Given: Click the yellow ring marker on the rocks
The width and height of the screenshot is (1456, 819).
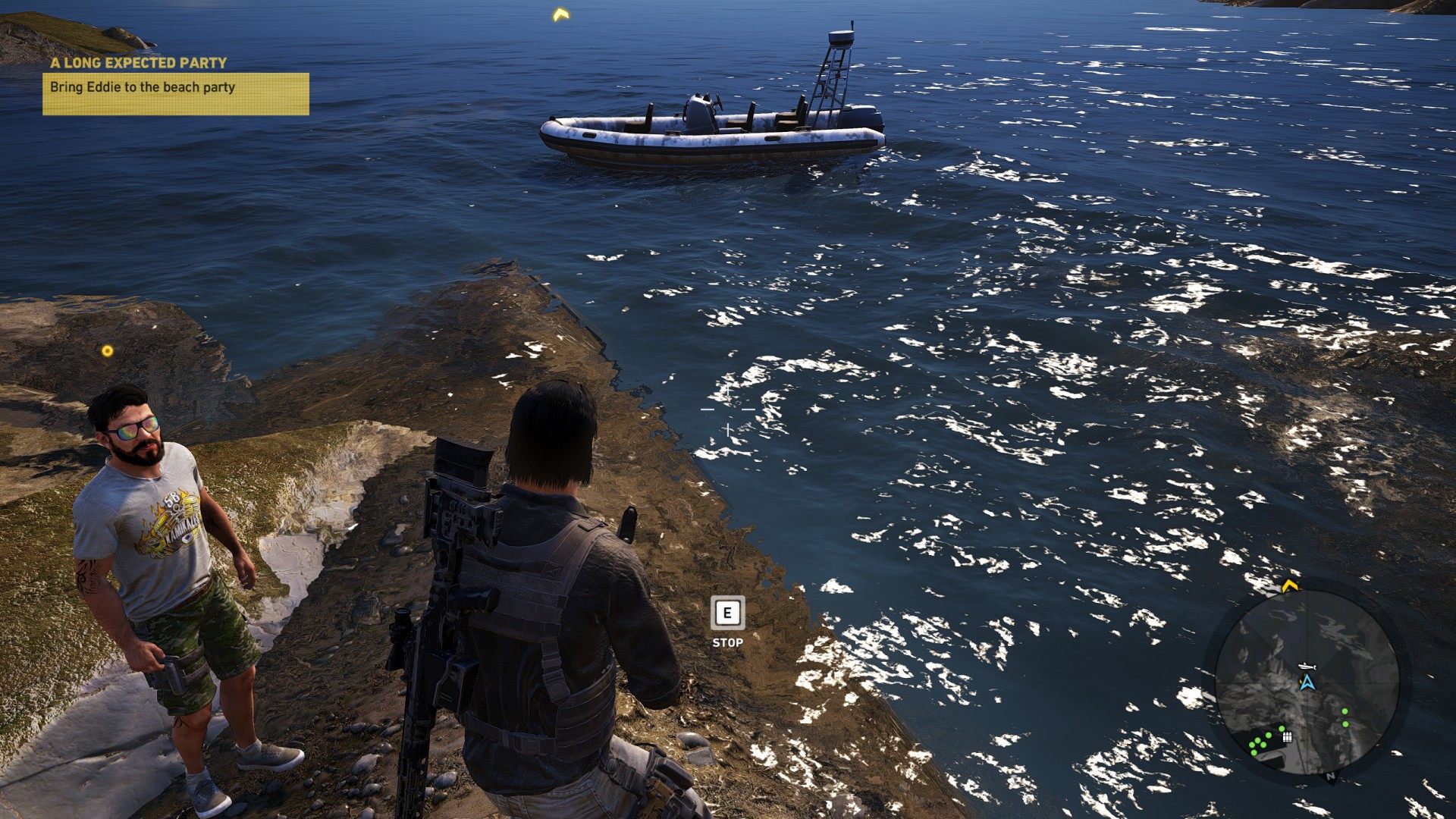Looking at the screenshot, I should click(x=108, y=350).
